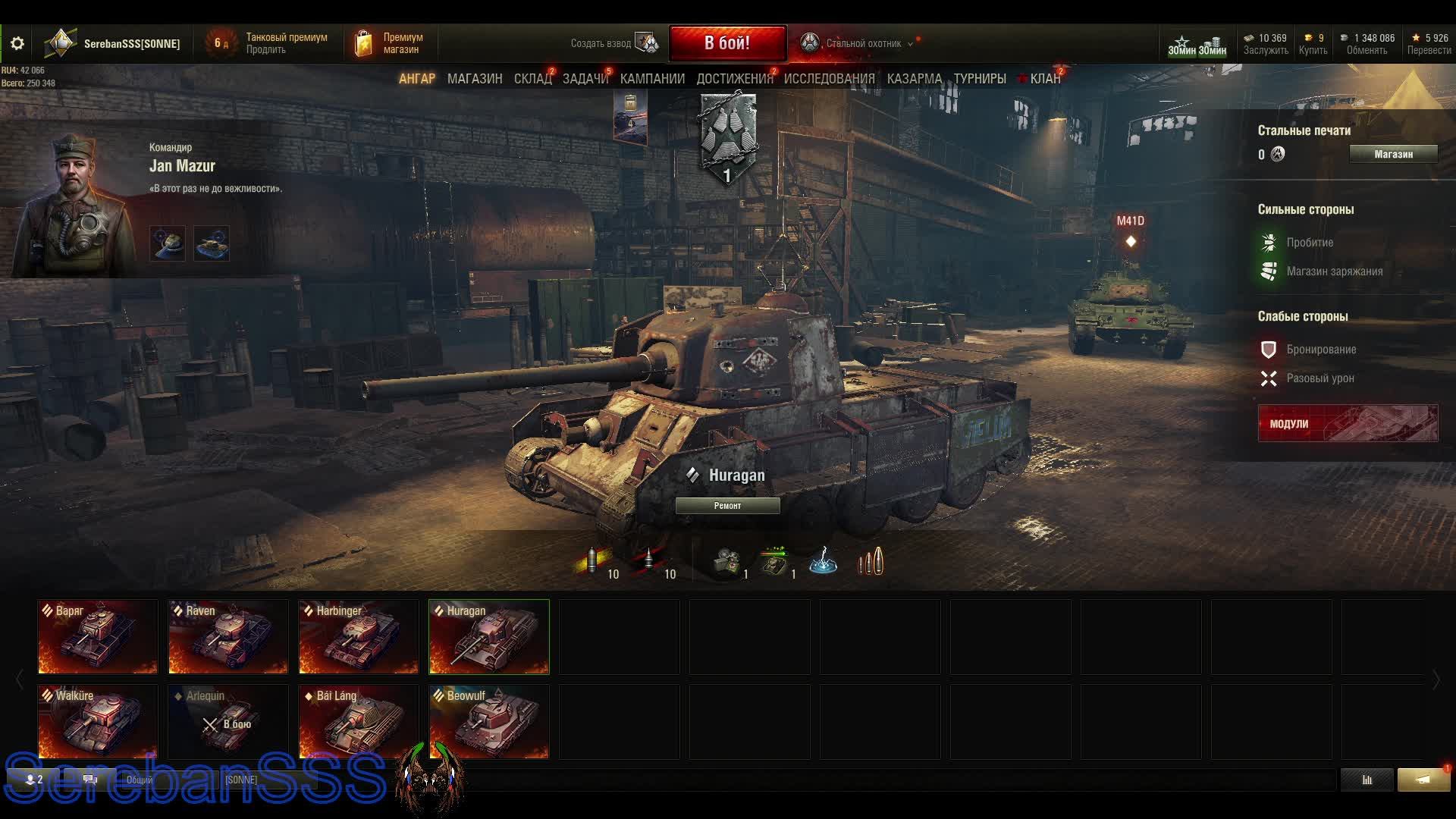1456x819 pixels.
Task: Start a battle with the В бой! button
Action: (726, 43)
